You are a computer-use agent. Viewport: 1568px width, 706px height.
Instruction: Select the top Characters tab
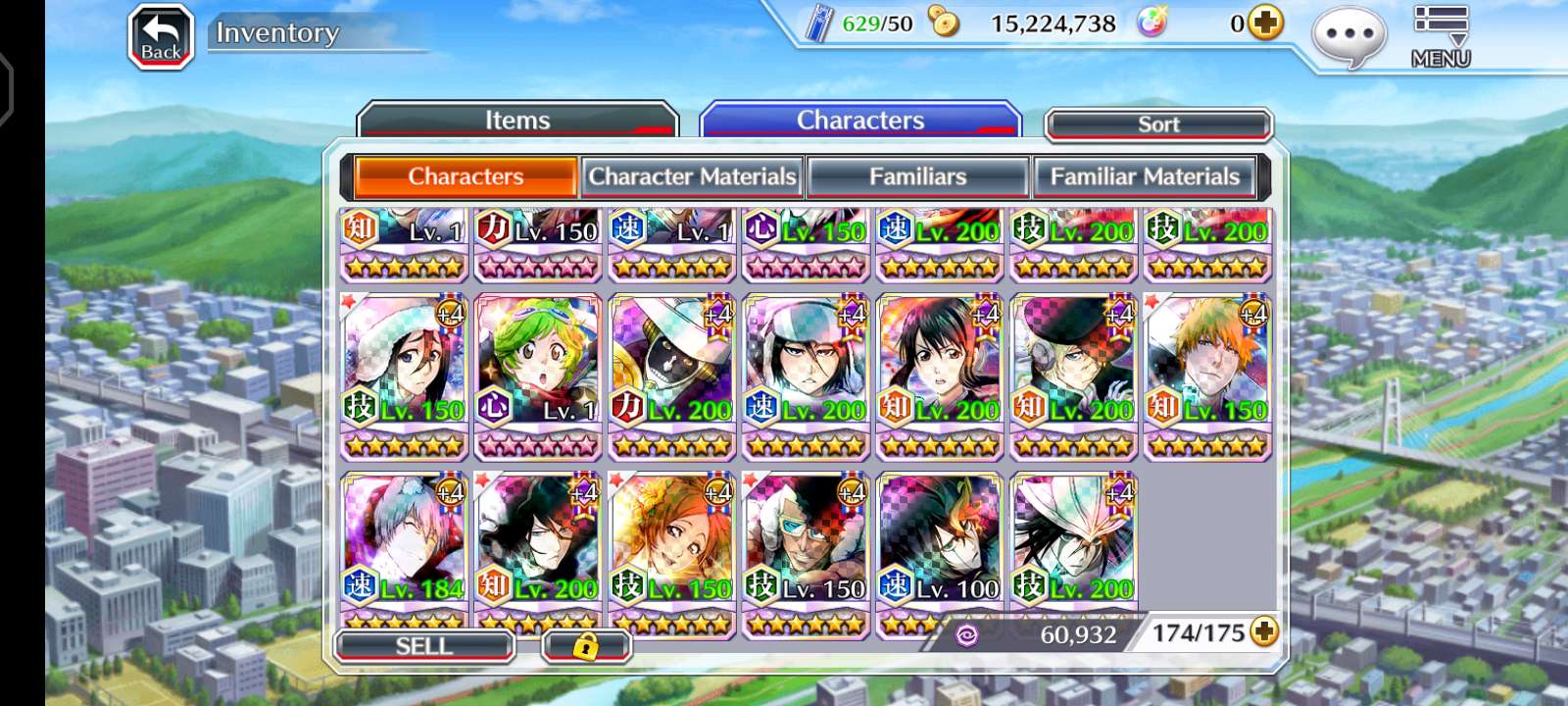[859, 121]
